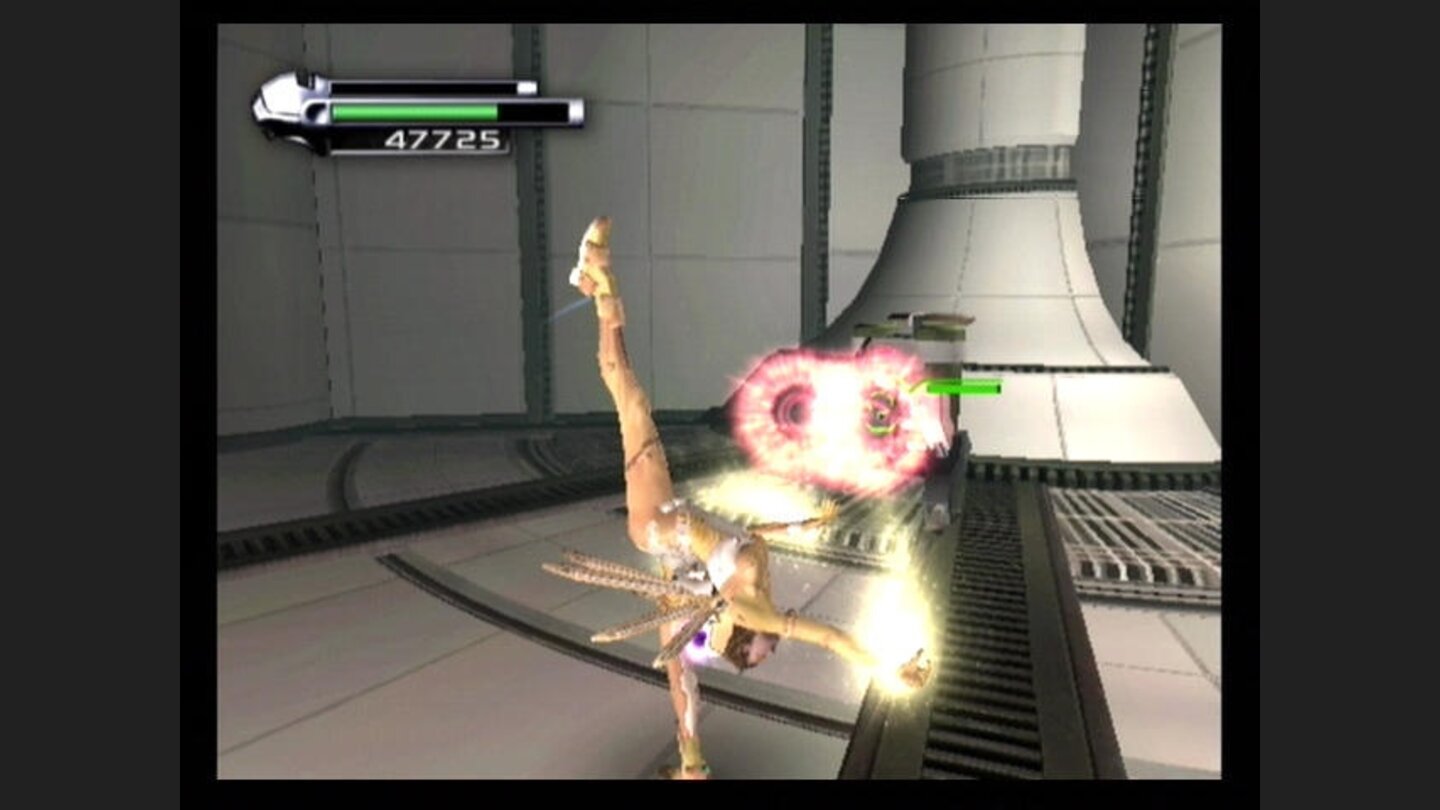Select the score readout showing 47725
Image resolution: width=1440 pixels, height=810 pixels.
443,139
